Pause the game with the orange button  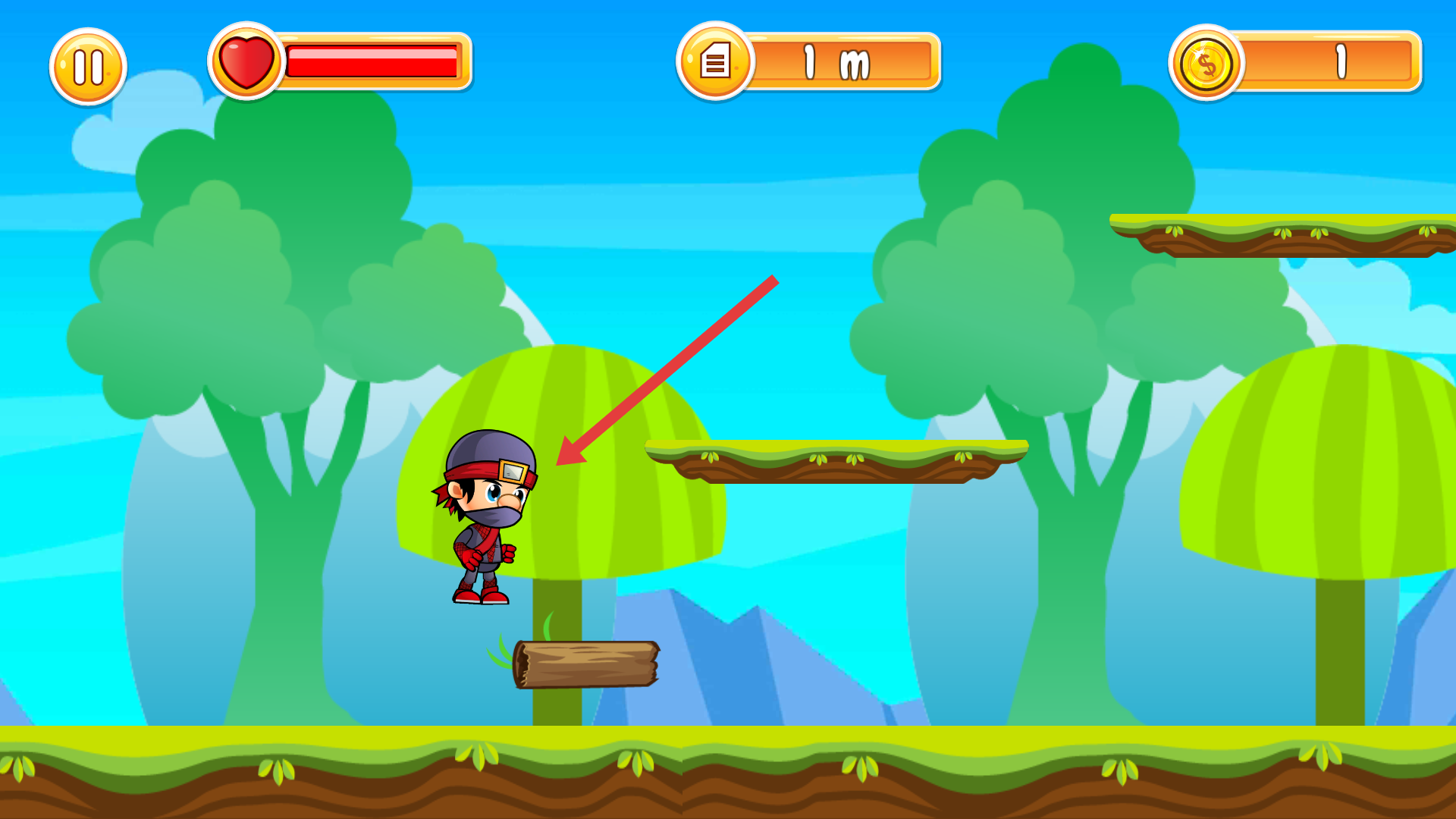pos(88,67)
